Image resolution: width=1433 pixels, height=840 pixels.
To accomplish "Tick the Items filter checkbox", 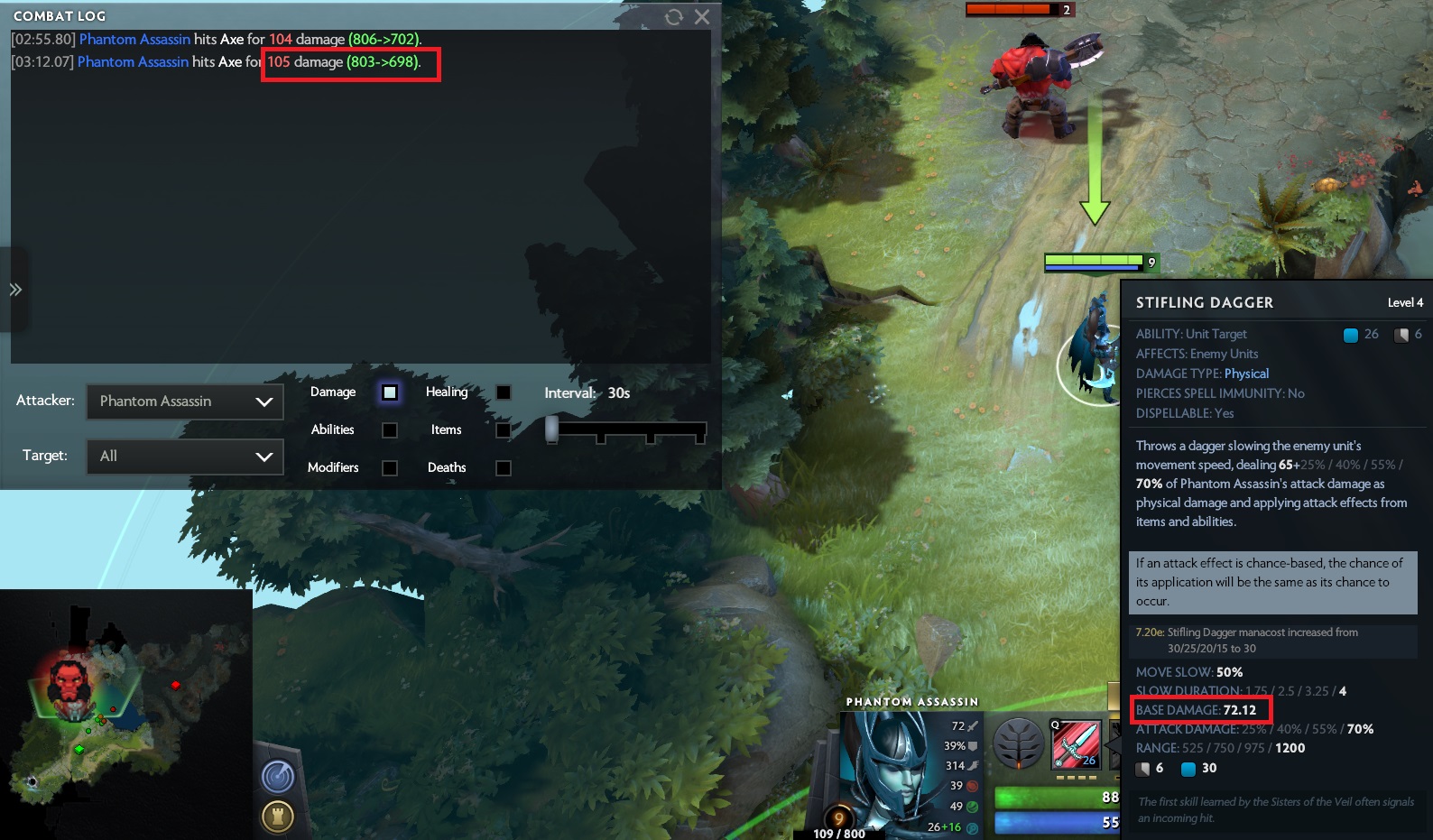I will click(504, 430).
